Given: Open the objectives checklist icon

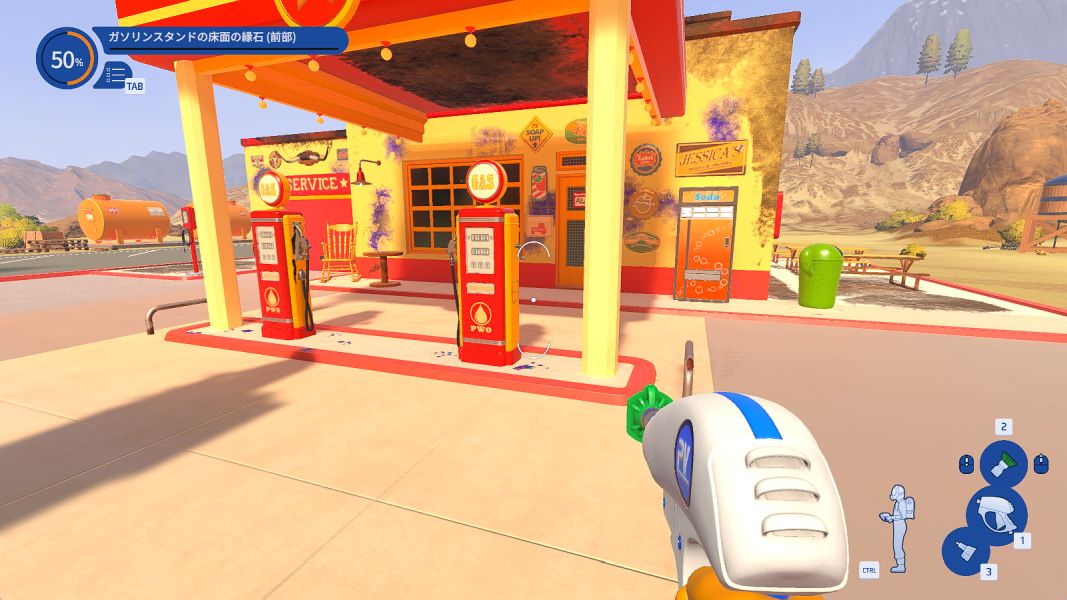Looking at the screenshot, I should pos(115,74).
